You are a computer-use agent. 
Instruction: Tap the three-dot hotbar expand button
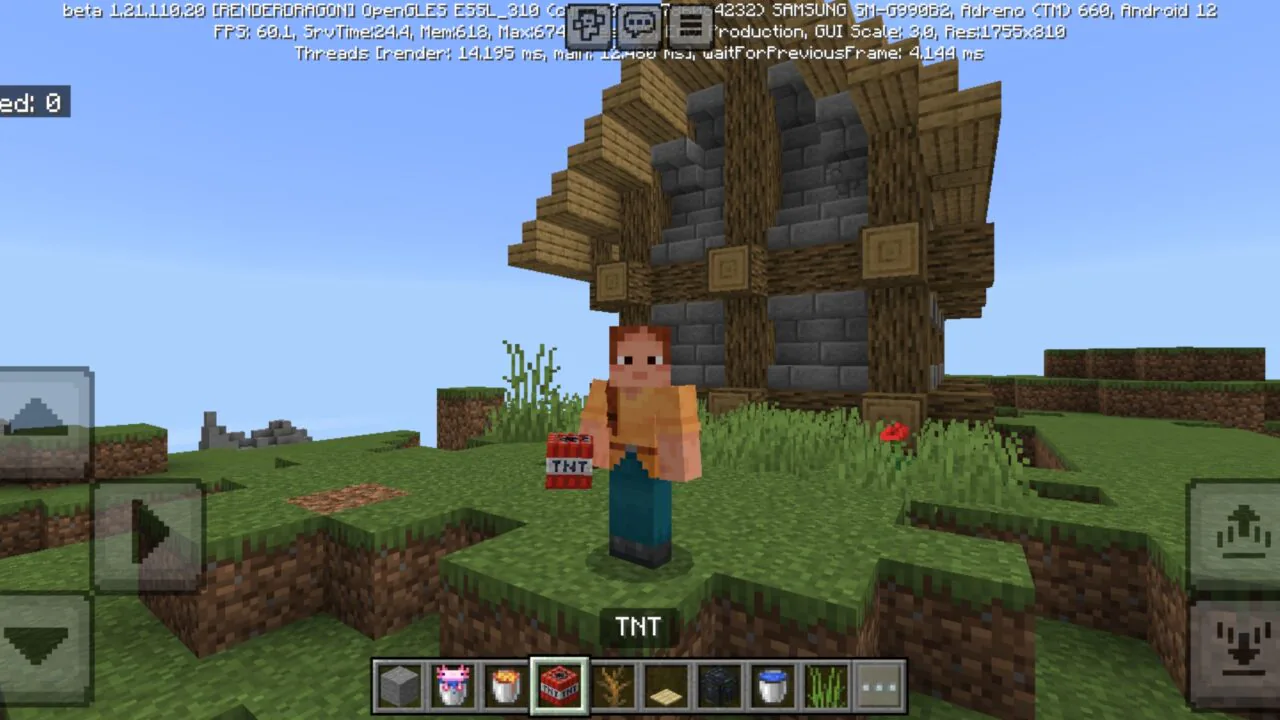coord(879,685)
